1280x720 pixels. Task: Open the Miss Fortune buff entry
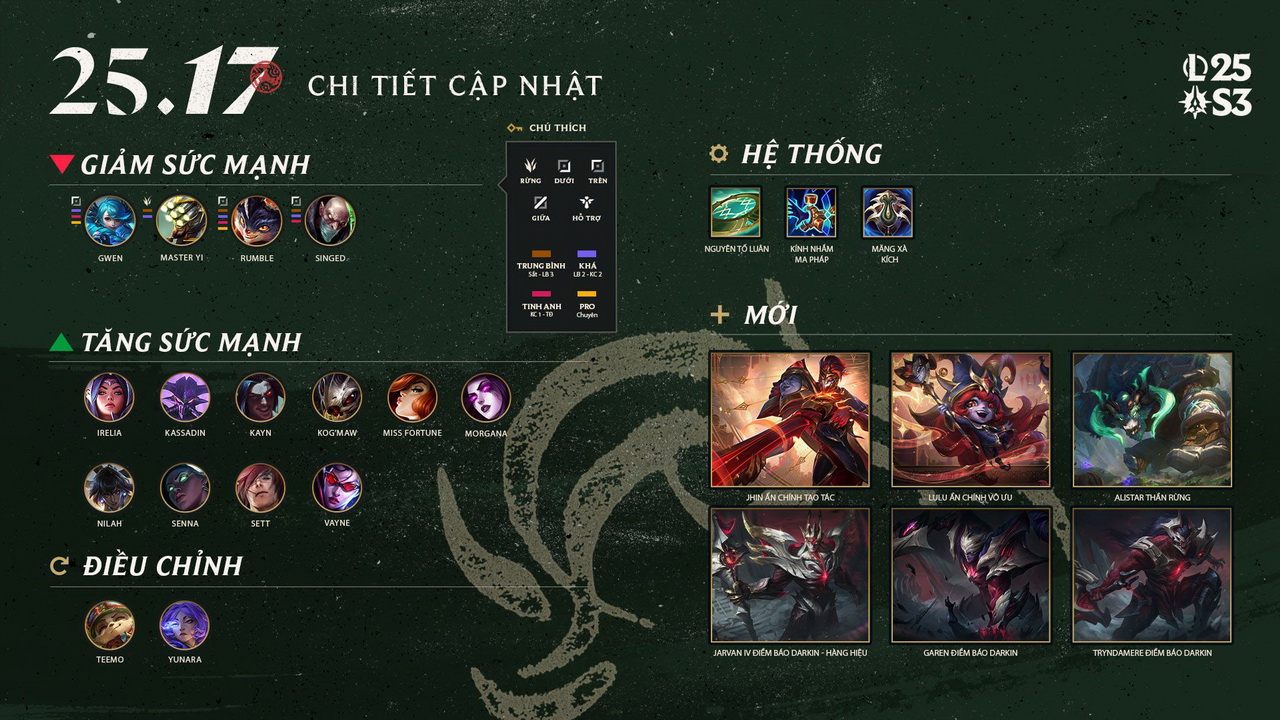tap(412, 398)
